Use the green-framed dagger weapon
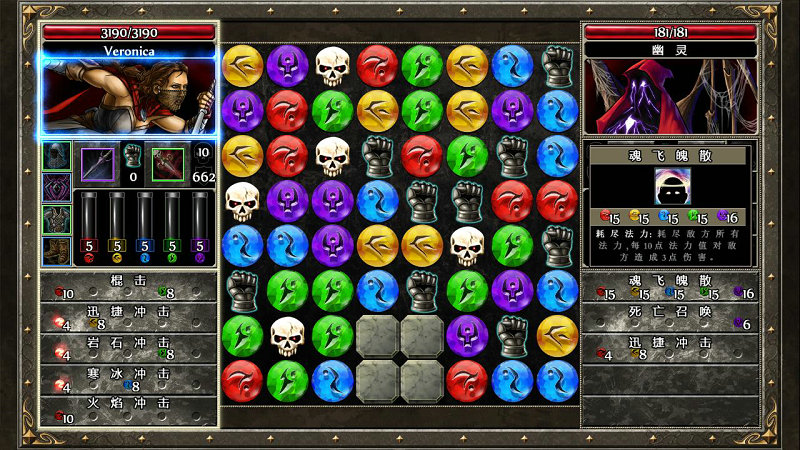 [168, 164]
